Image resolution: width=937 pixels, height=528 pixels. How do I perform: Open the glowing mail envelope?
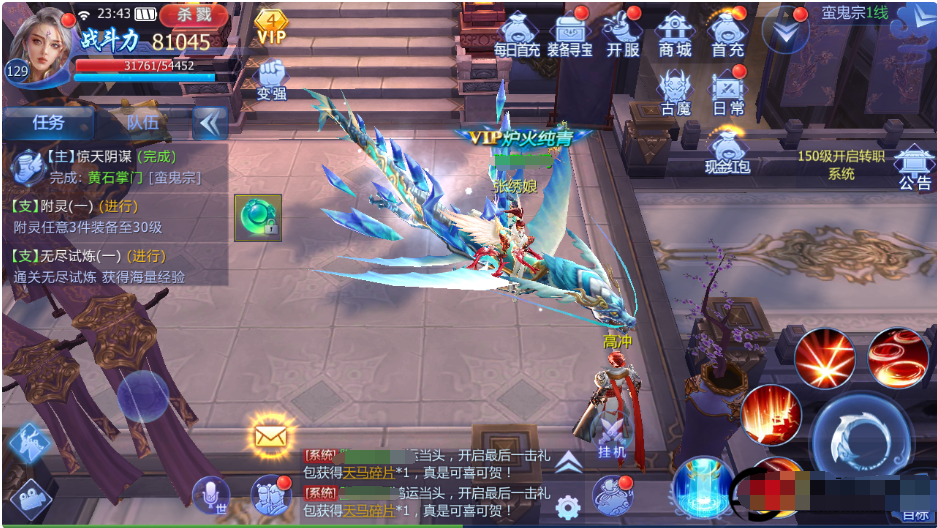pos(270,435)
